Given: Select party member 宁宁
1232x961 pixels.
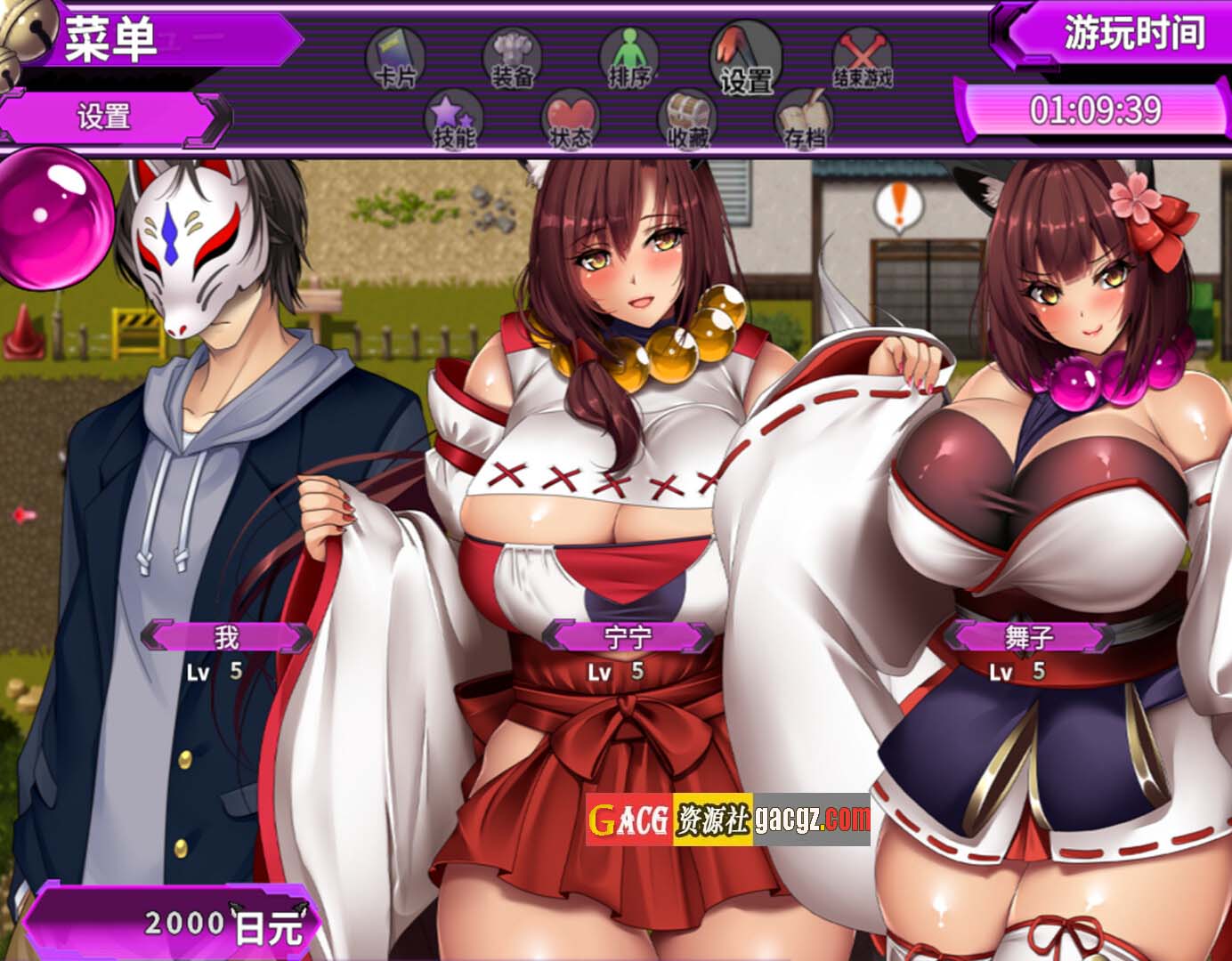Looking at the screenshot, I should (628, 637).
